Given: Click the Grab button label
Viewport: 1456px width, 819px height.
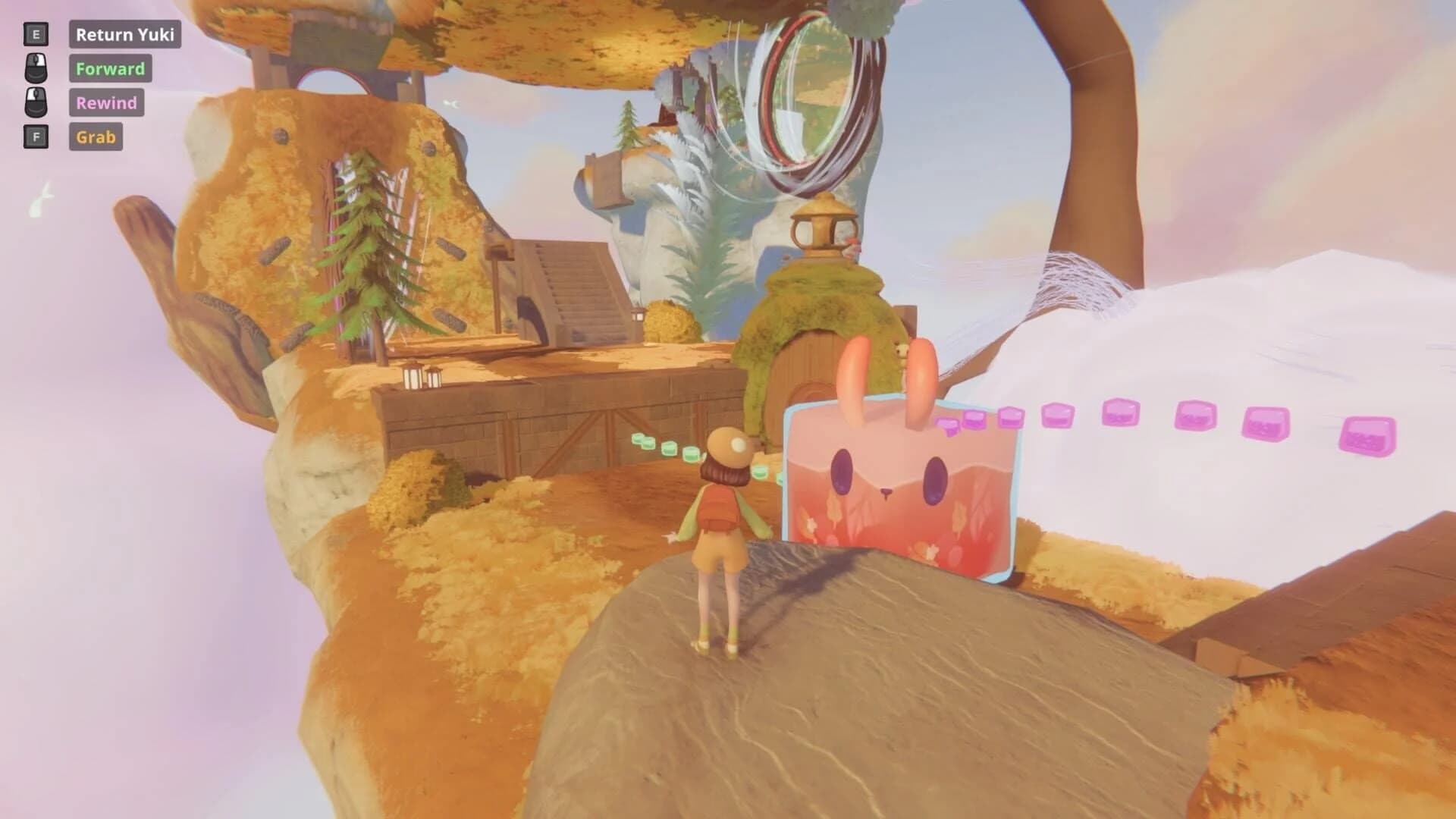Looking at the screenshot, I should point(96,136).
